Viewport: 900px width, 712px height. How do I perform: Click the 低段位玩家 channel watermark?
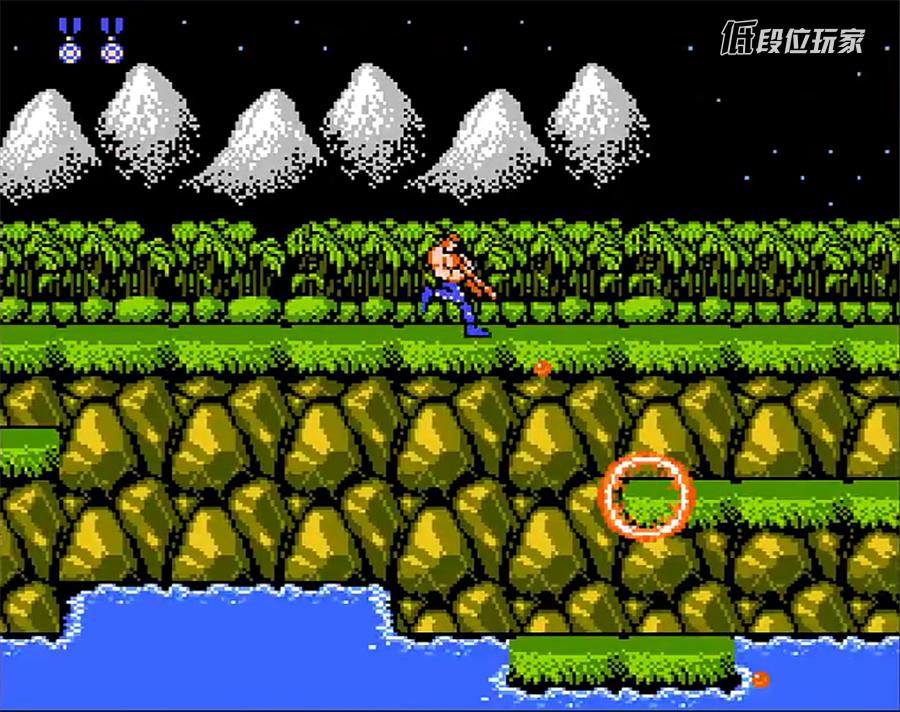tap(792, 39)
